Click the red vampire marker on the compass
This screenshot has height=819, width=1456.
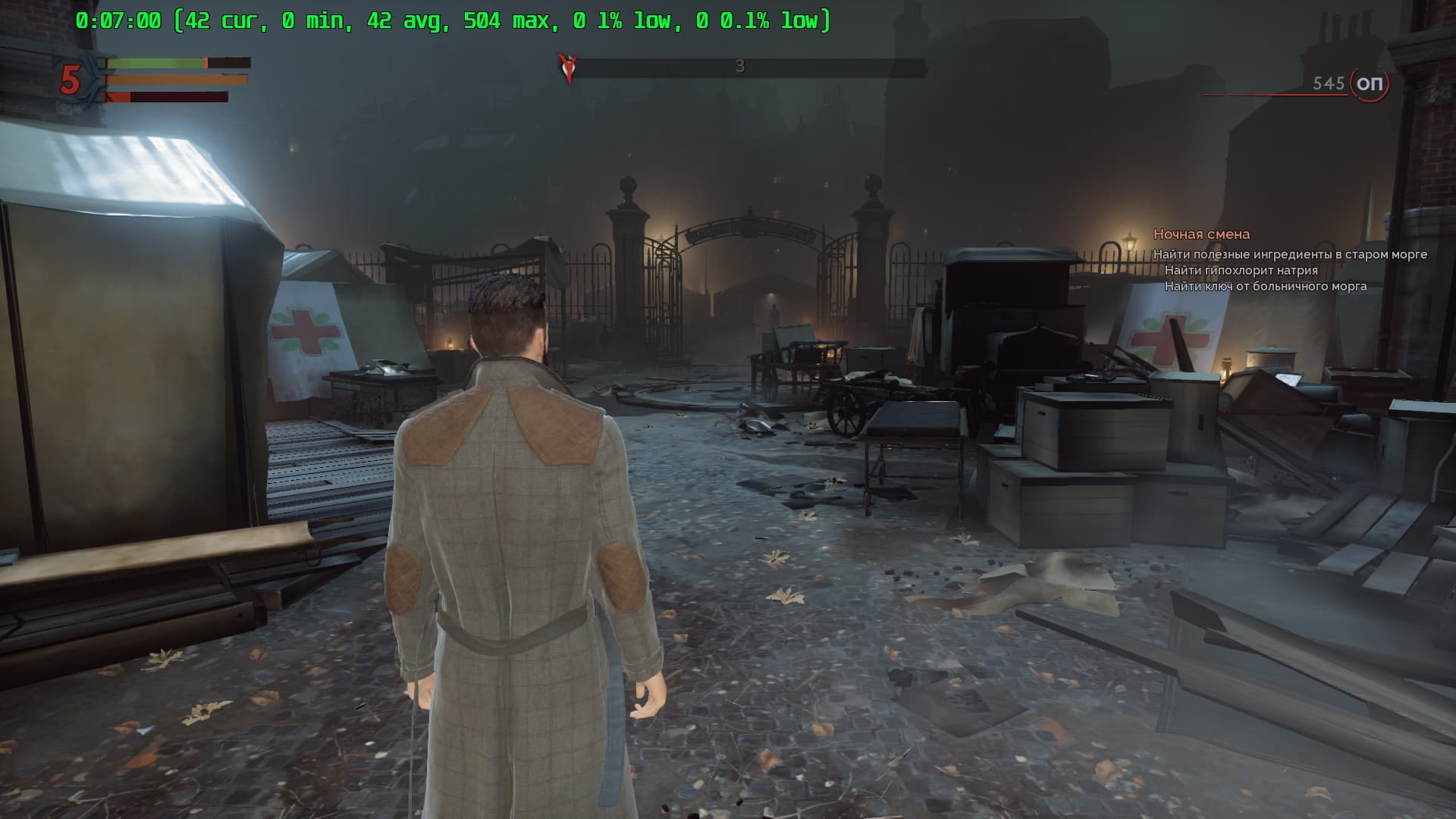[567, 67]
